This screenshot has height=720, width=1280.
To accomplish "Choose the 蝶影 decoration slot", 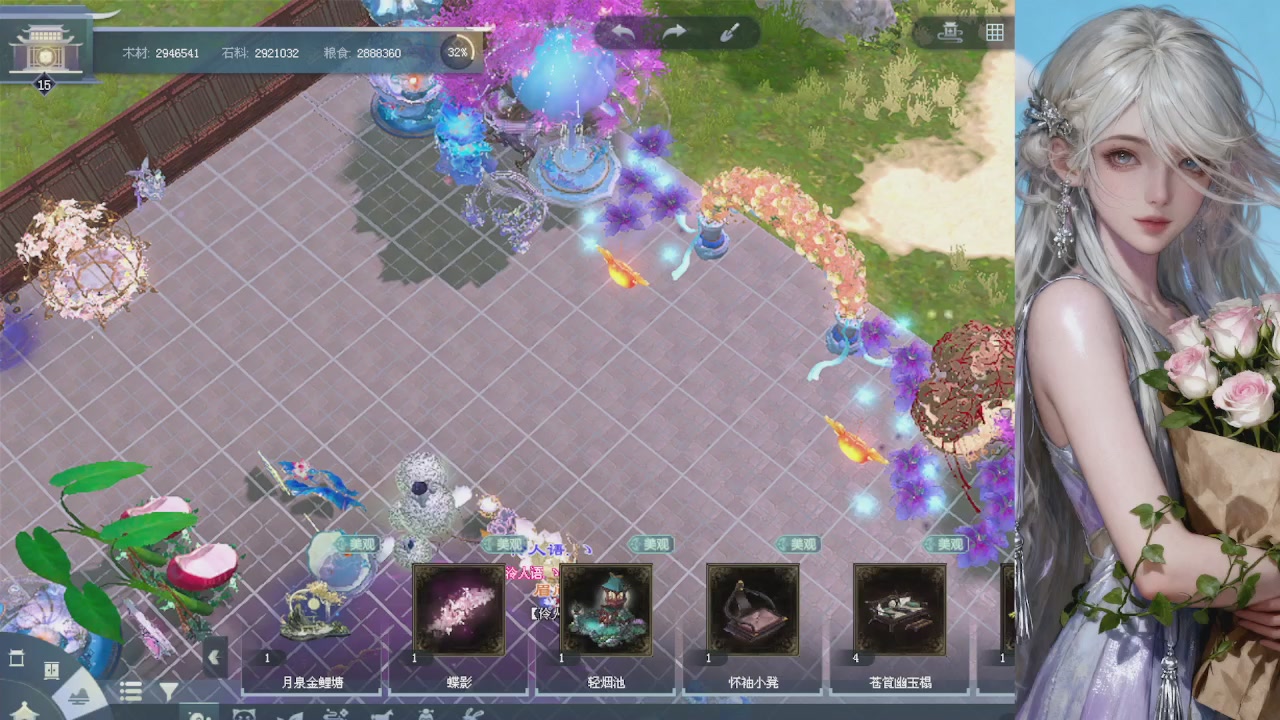I will (460, 610).
